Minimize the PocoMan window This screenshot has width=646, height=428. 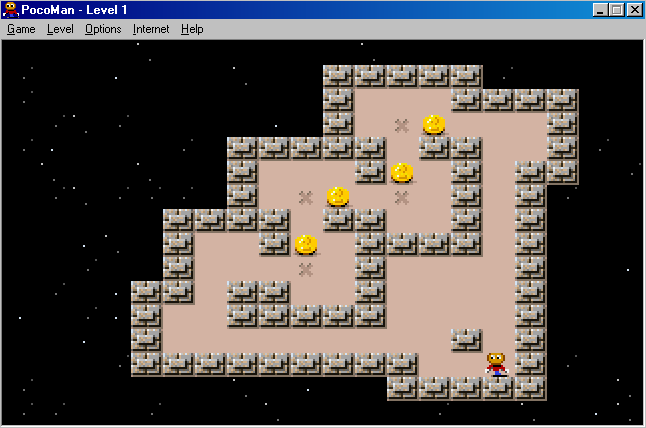tap(600, 9)
